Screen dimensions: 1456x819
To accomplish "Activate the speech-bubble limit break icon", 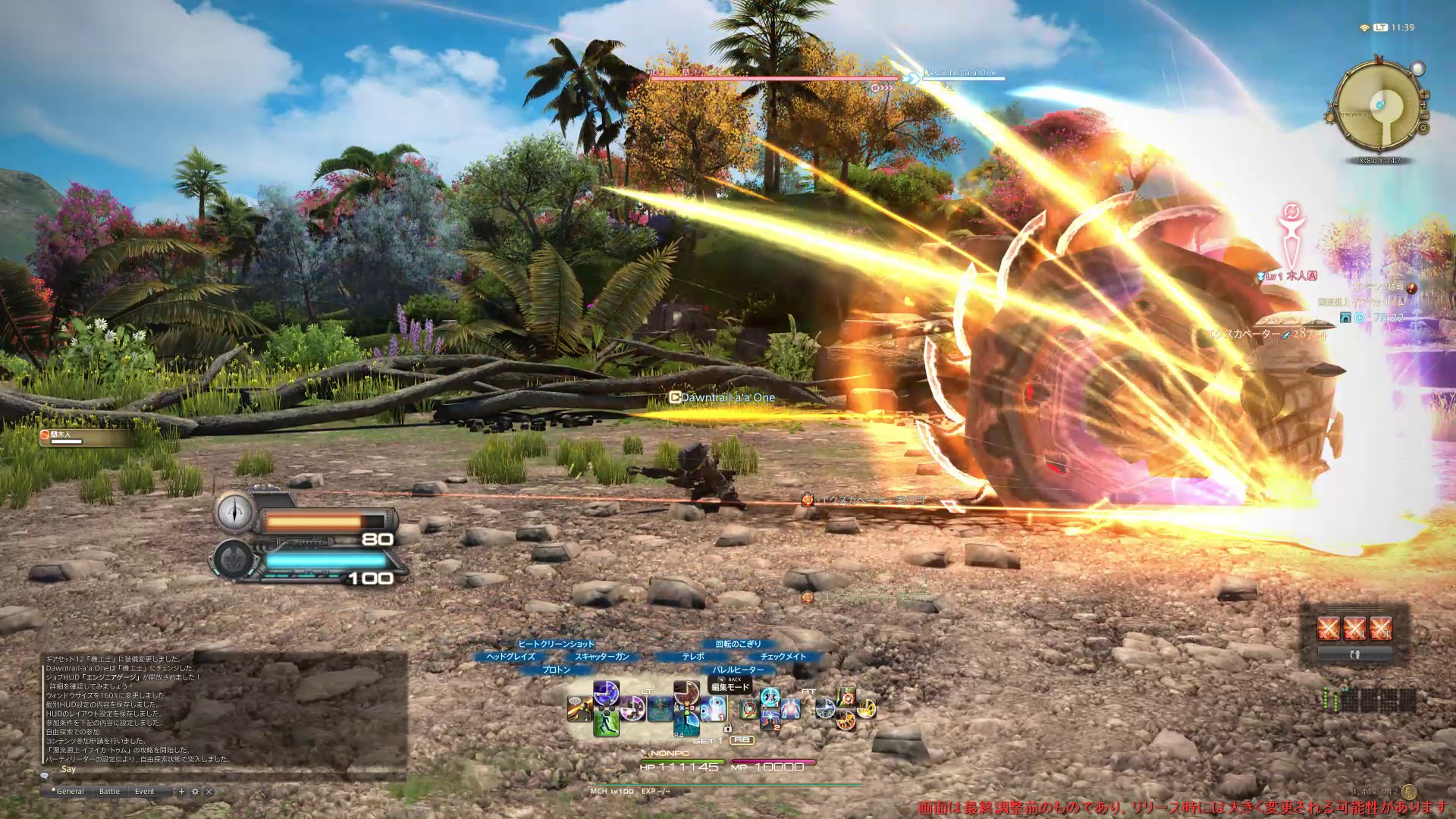I will click(x=580, y=708).
